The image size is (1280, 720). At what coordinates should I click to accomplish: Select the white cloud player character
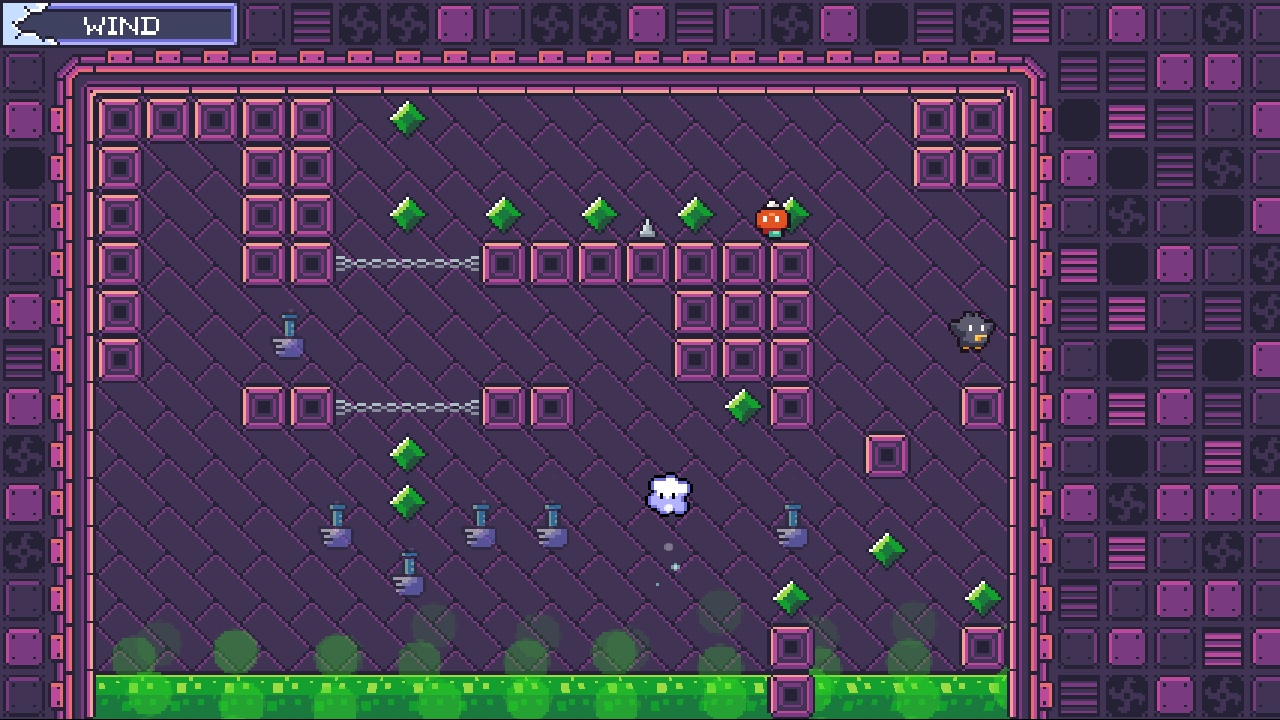(668, 495)
